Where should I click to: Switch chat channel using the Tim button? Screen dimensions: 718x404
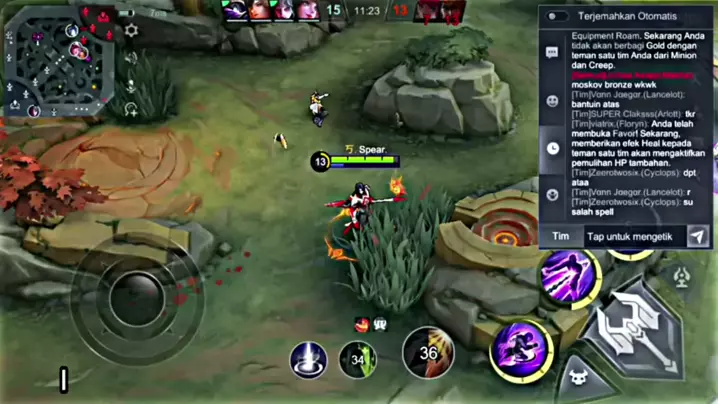[561, 237]
